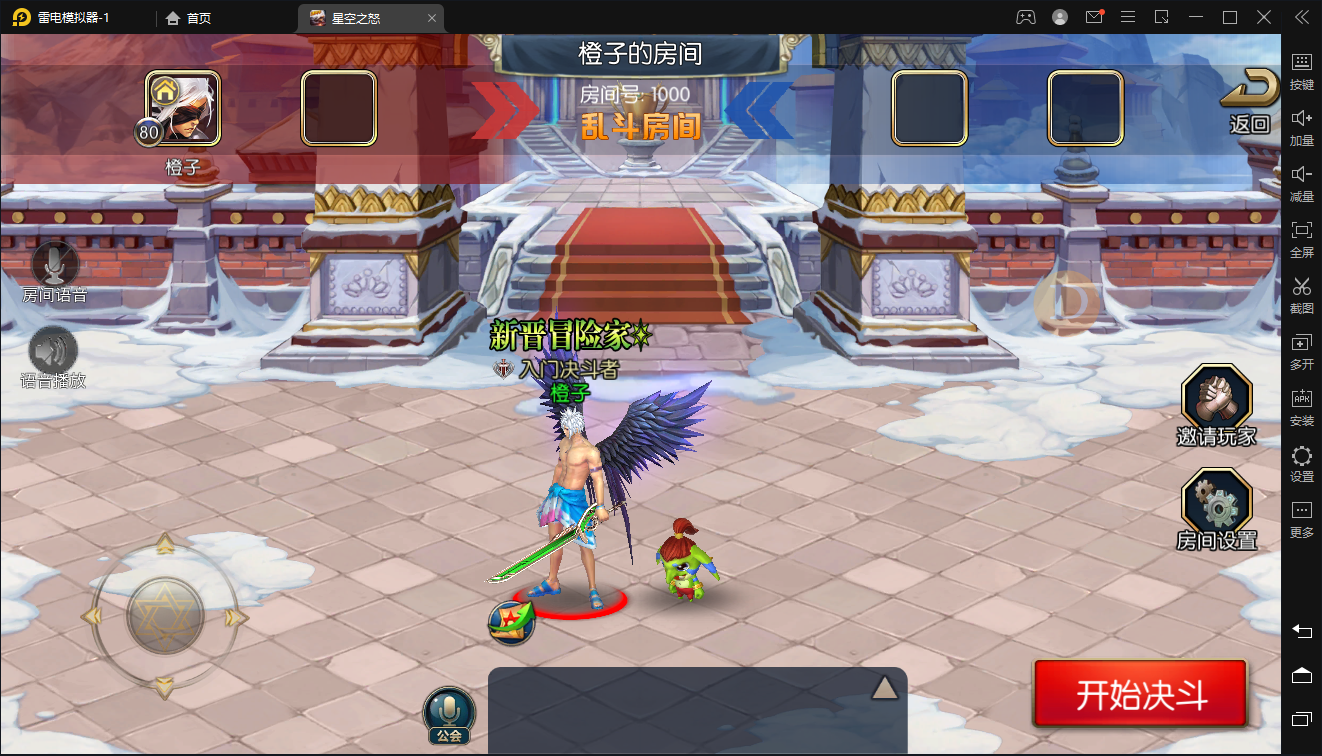The height and width of the screenshot is (756, 1322).
Task: Open 邀请玩家 invite players
Action: pyautogui.click(x=1216, y=402)
